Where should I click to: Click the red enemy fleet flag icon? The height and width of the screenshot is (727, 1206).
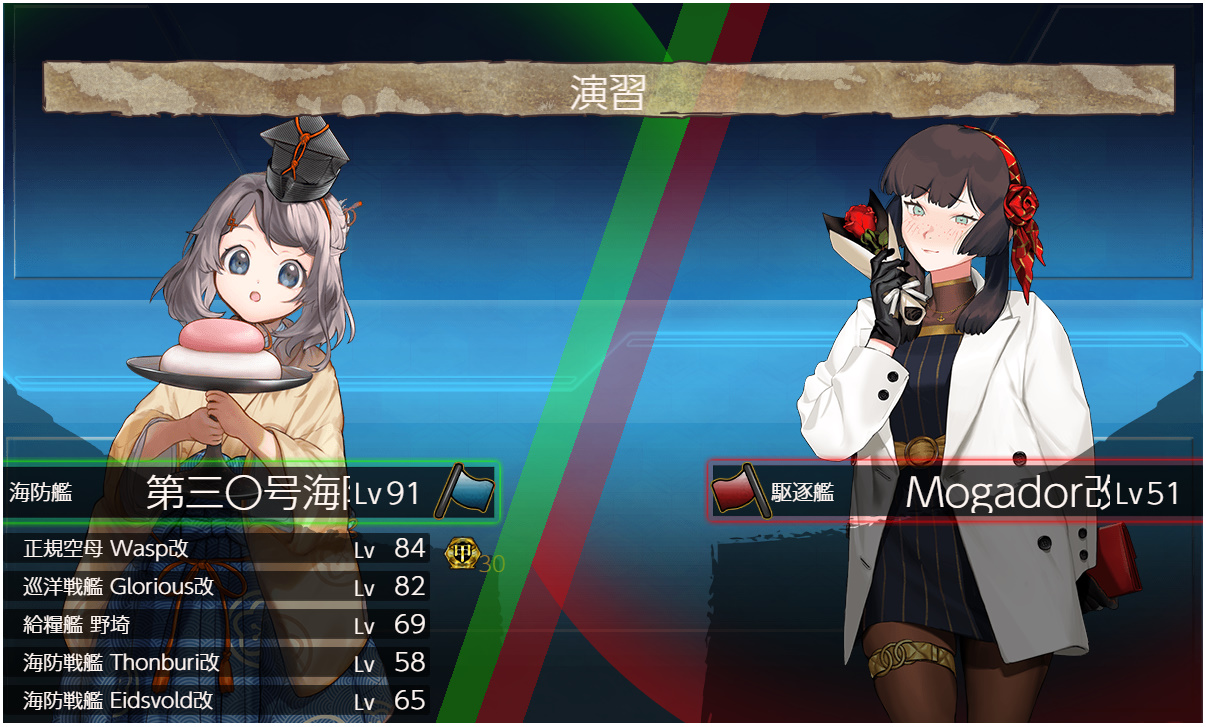click(740, 491)
